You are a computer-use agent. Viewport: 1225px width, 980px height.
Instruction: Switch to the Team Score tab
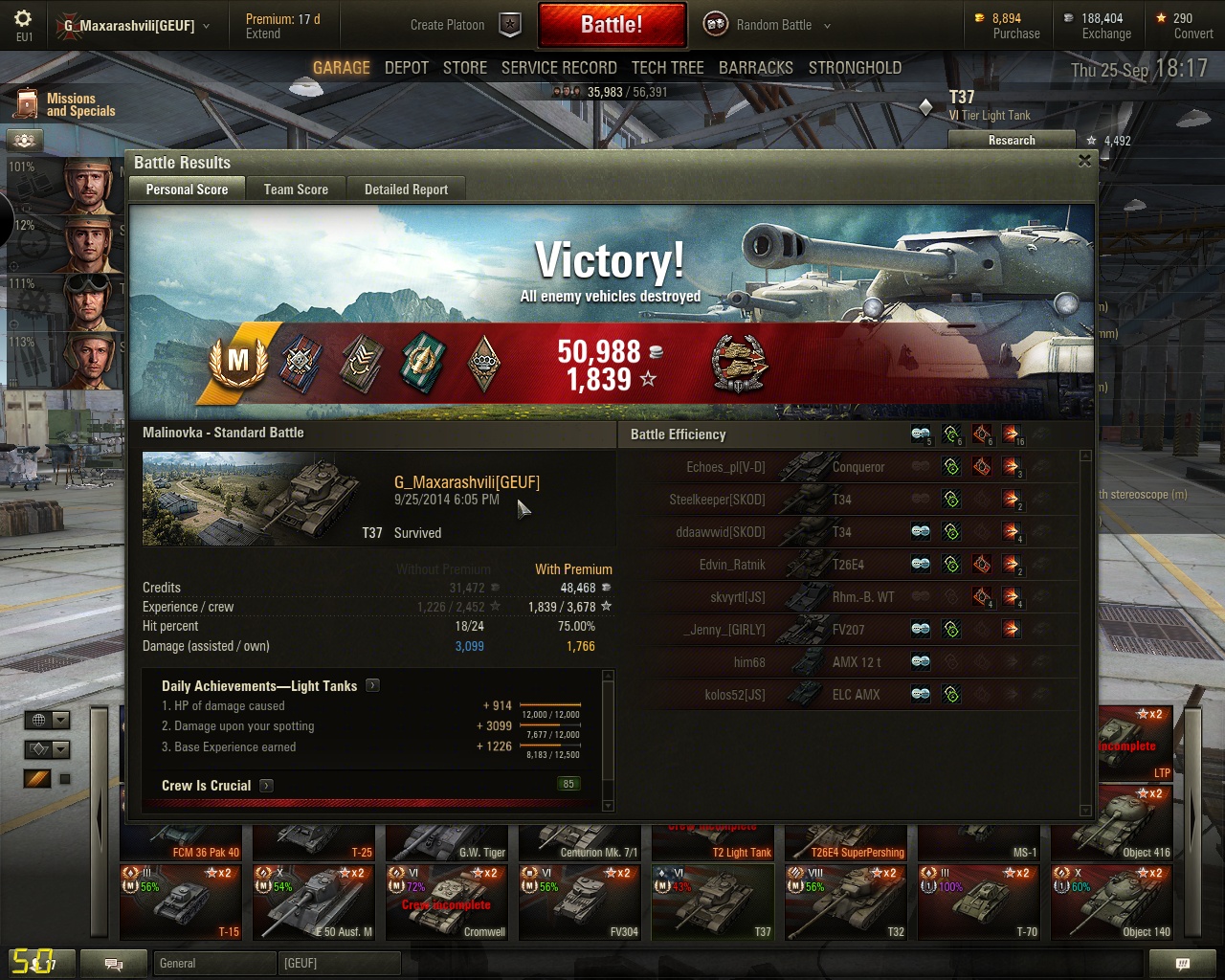296,189
